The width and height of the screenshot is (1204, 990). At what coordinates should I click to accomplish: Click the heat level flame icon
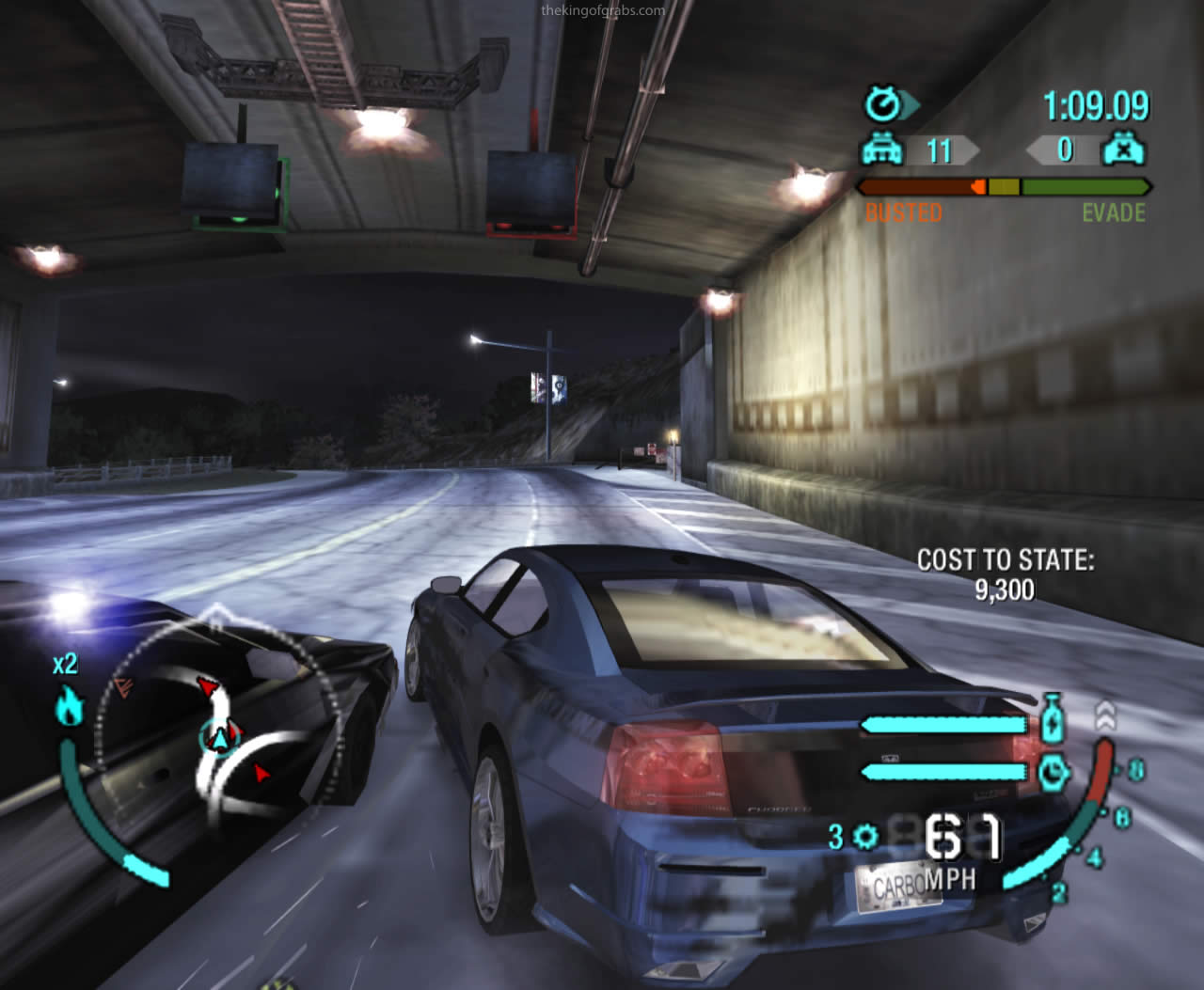[71, 706]
